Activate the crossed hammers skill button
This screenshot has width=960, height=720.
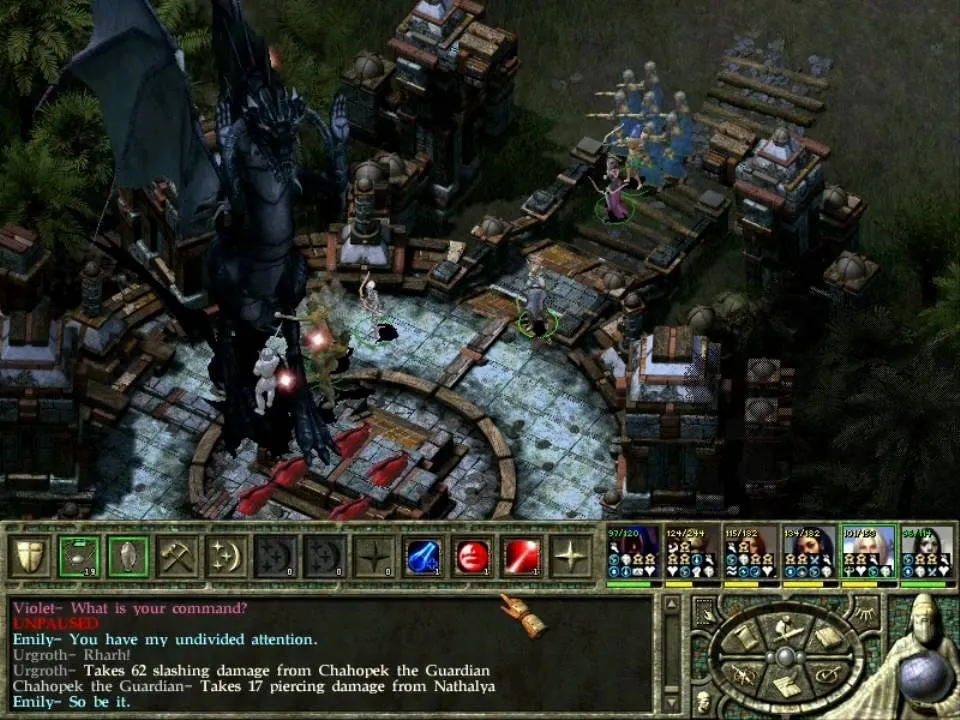click(177, 556)
